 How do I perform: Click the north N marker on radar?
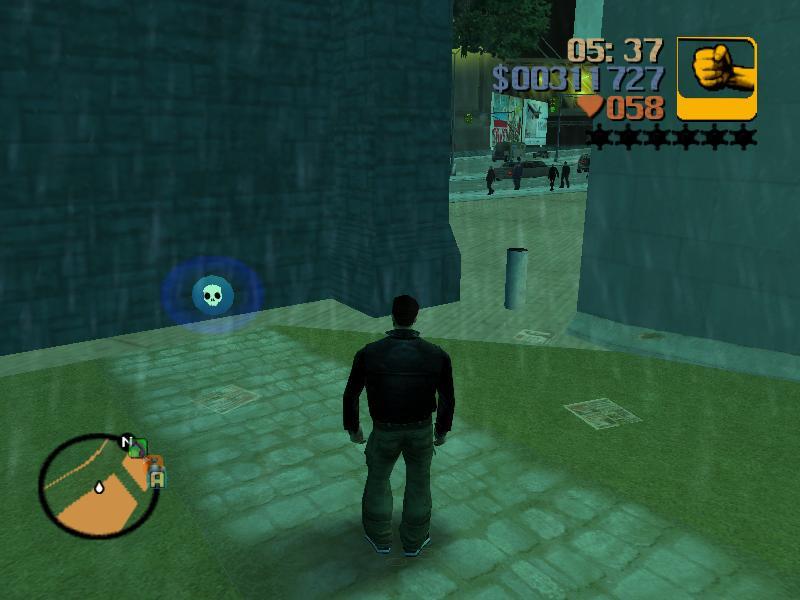coord(127,441)
